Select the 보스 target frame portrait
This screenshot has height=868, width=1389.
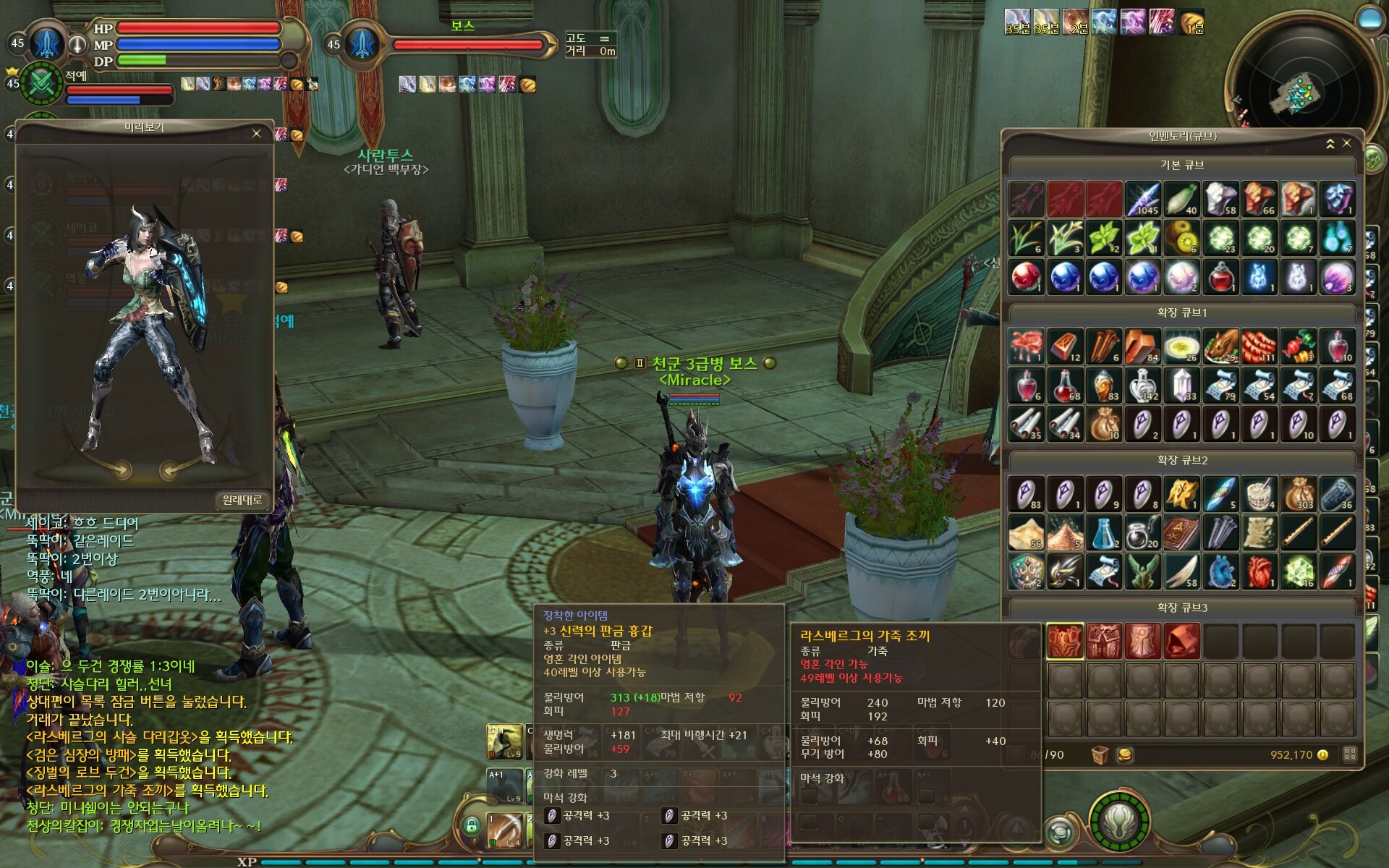[x=360, y=45]
